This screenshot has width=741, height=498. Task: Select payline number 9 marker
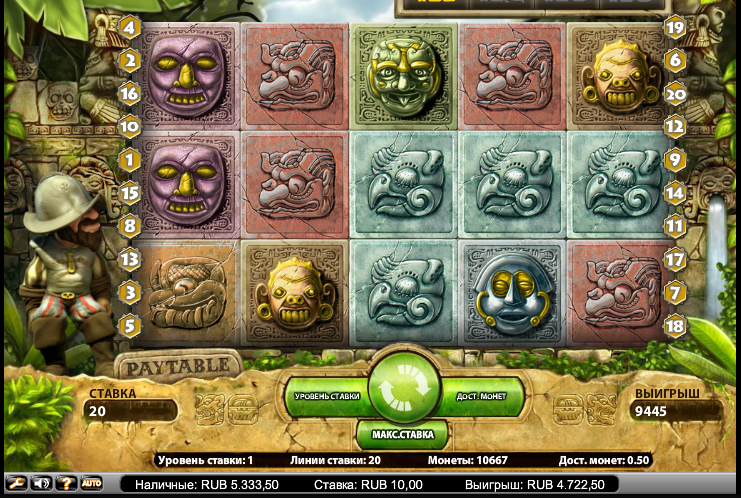(x=675, y=159)
